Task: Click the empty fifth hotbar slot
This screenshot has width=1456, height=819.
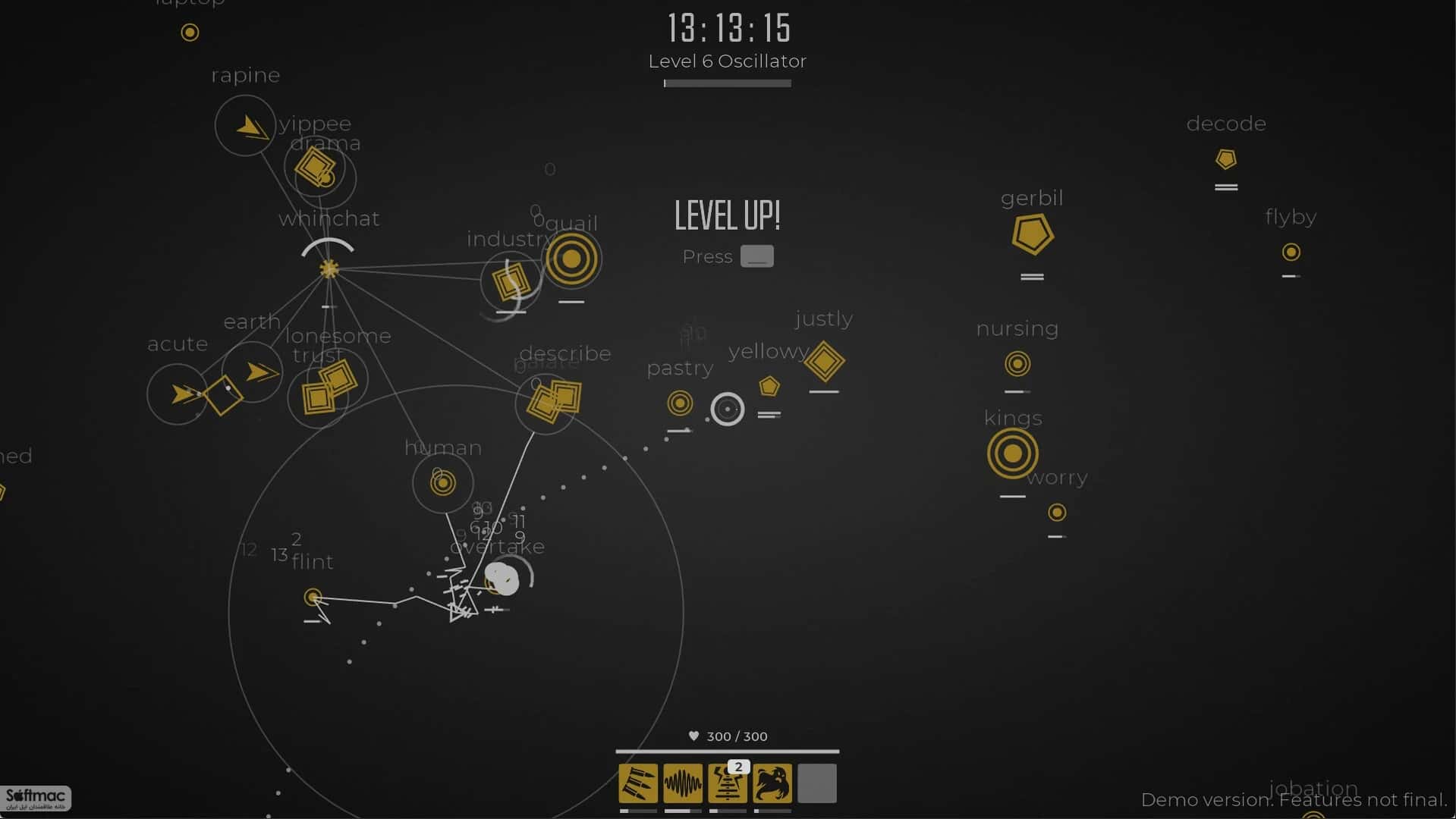Action: [x=816, y=783]
